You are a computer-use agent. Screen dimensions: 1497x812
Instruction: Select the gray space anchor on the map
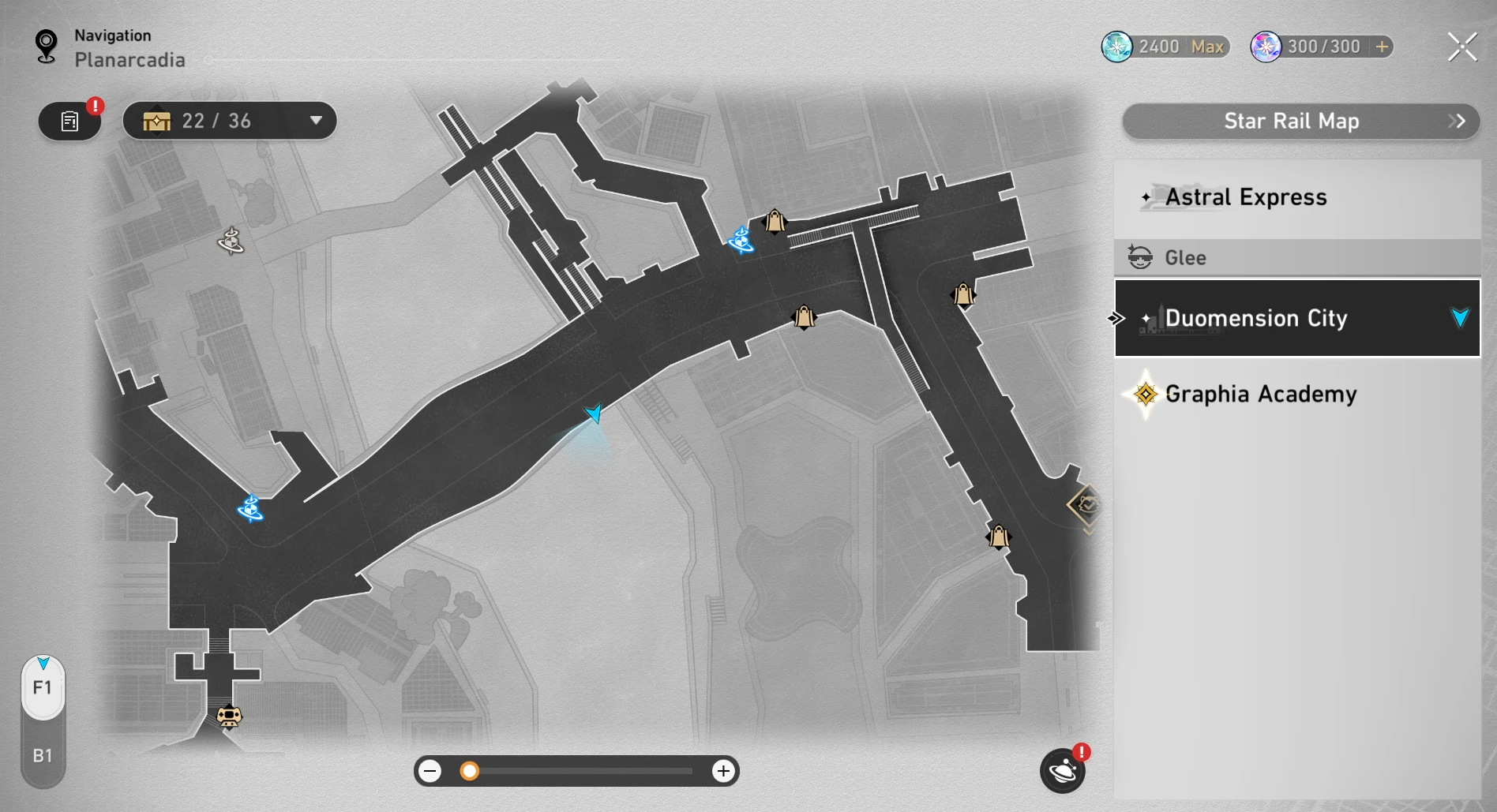231,241
